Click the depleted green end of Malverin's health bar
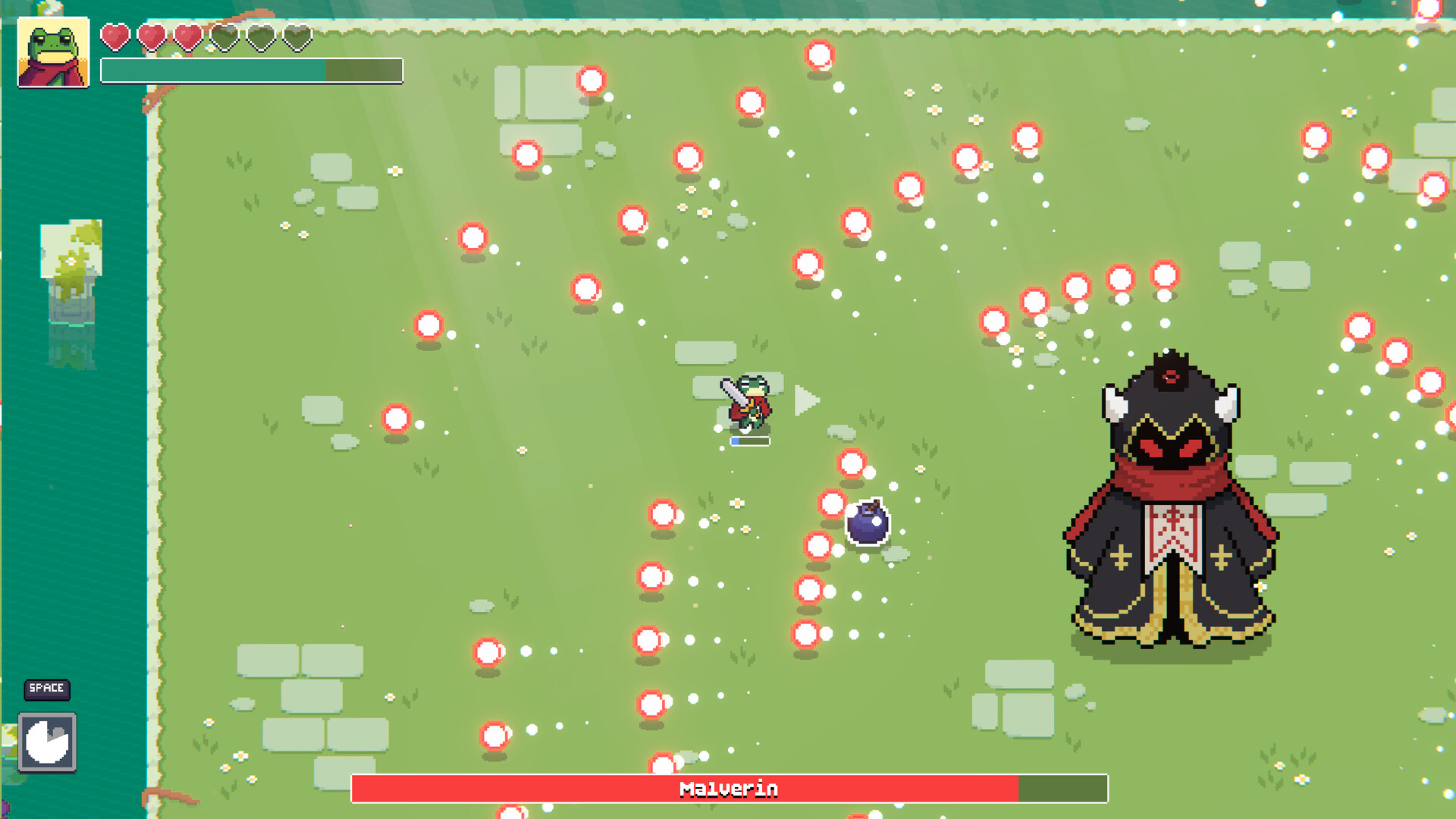The width and height of the screenshot is (1456, 819). tap(1062, 789)
